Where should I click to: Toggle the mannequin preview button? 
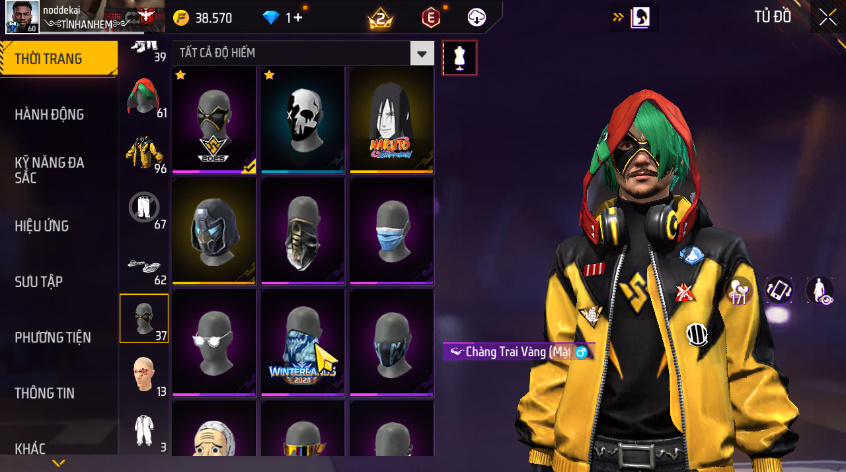coord(460,57)
